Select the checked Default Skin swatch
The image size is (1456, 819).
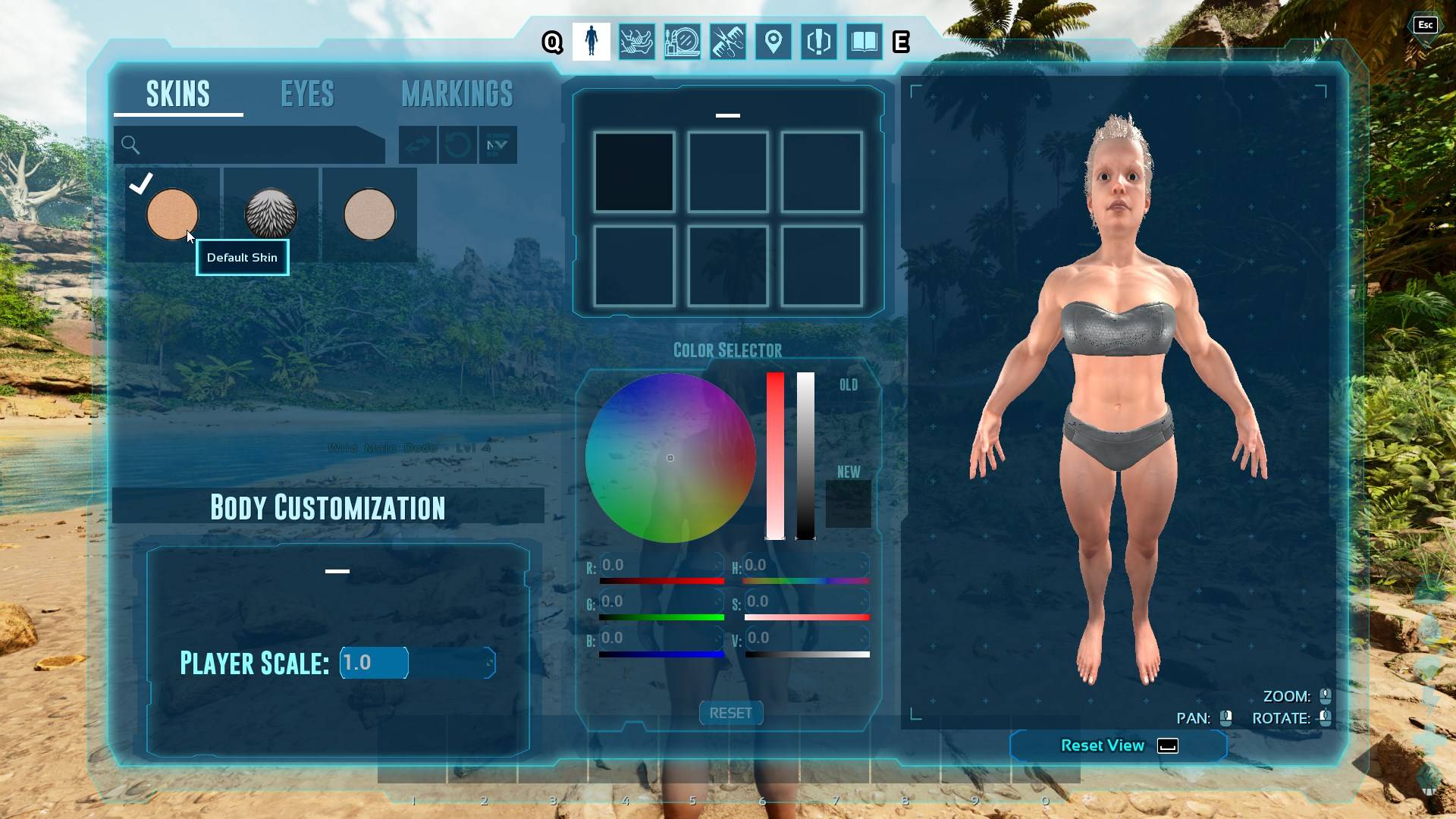pyautogui.click(x=172, y=215)
